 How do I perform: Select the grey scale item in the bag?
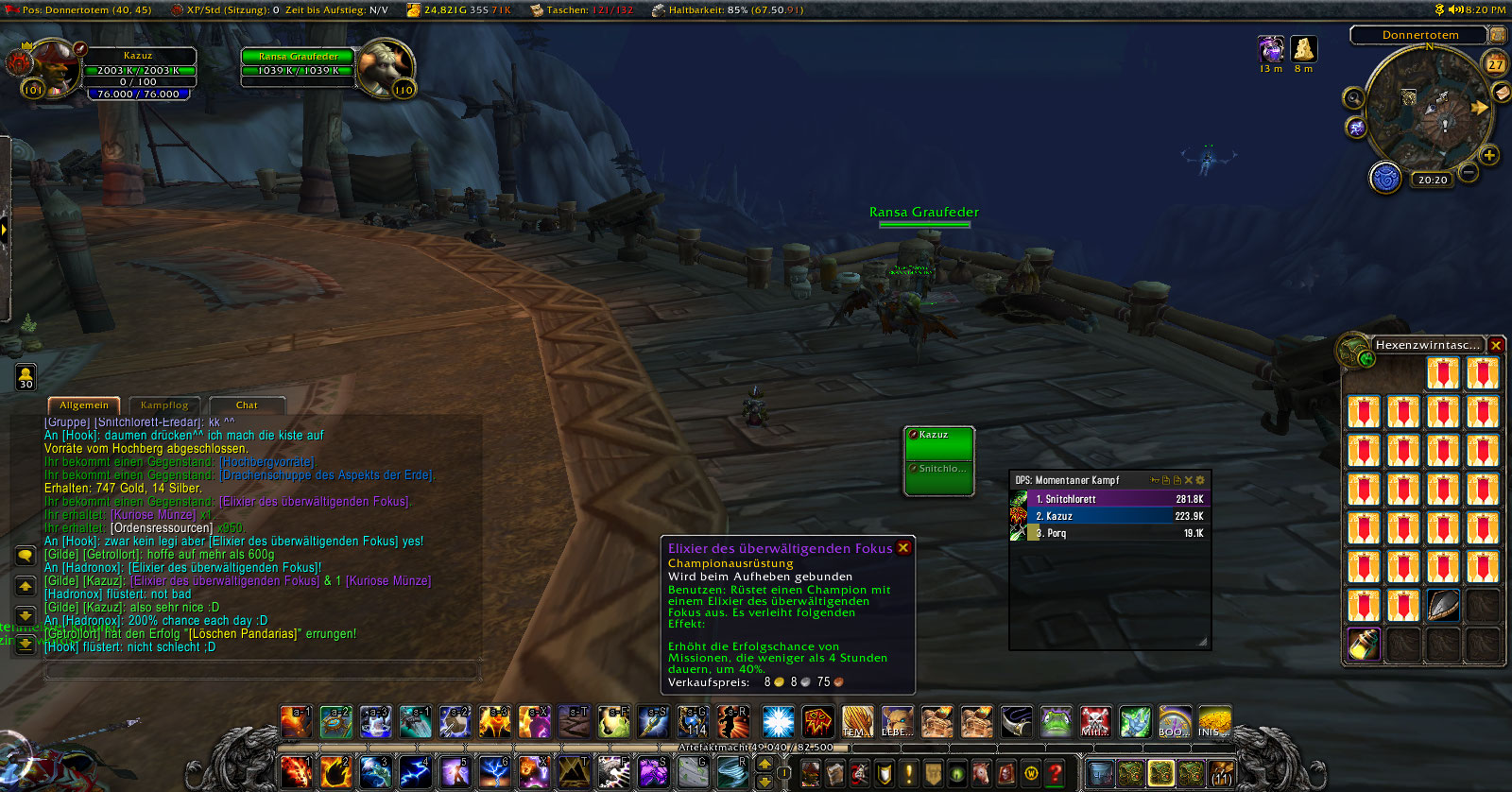(x=1443, y=606)
